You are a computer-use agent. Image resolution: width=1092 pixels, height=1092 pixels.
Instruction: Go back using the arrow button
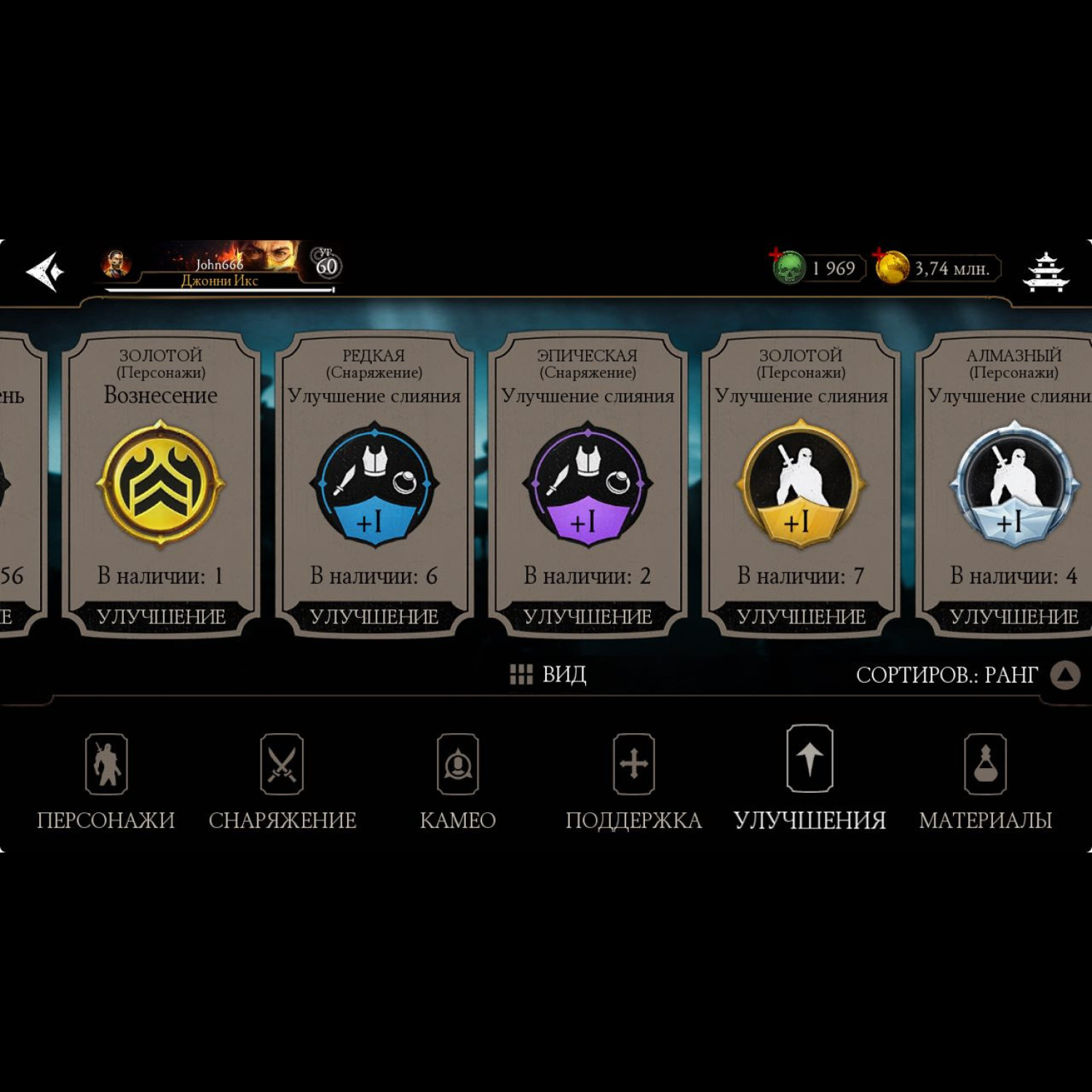pos(45,272)
